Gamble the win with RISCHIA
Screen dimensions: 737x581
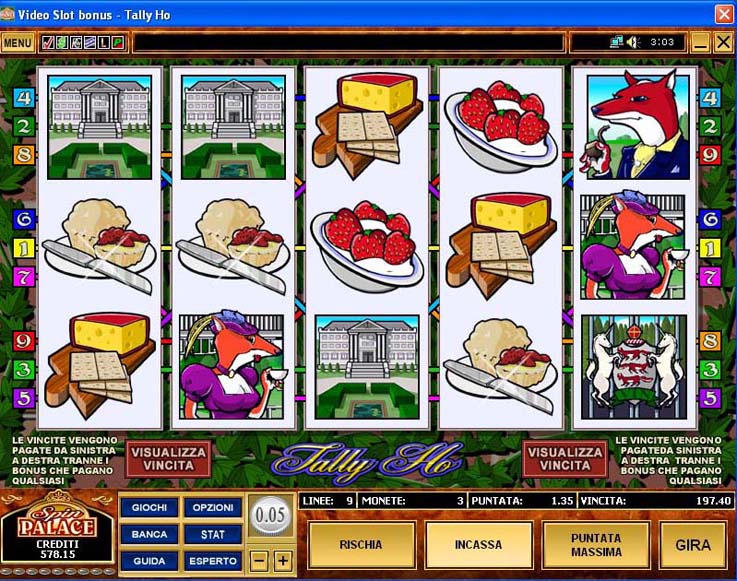[x=360, y=545]
